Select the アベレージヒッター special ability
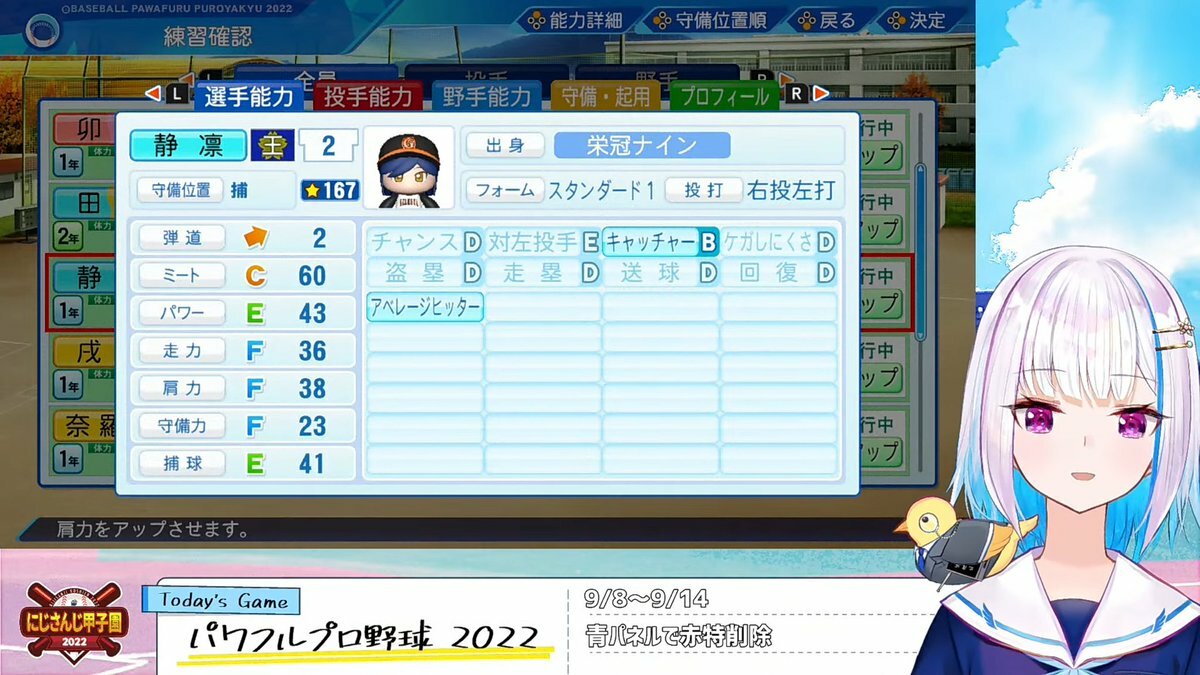The image size is (1200, 675). click(x=425, y=307)
